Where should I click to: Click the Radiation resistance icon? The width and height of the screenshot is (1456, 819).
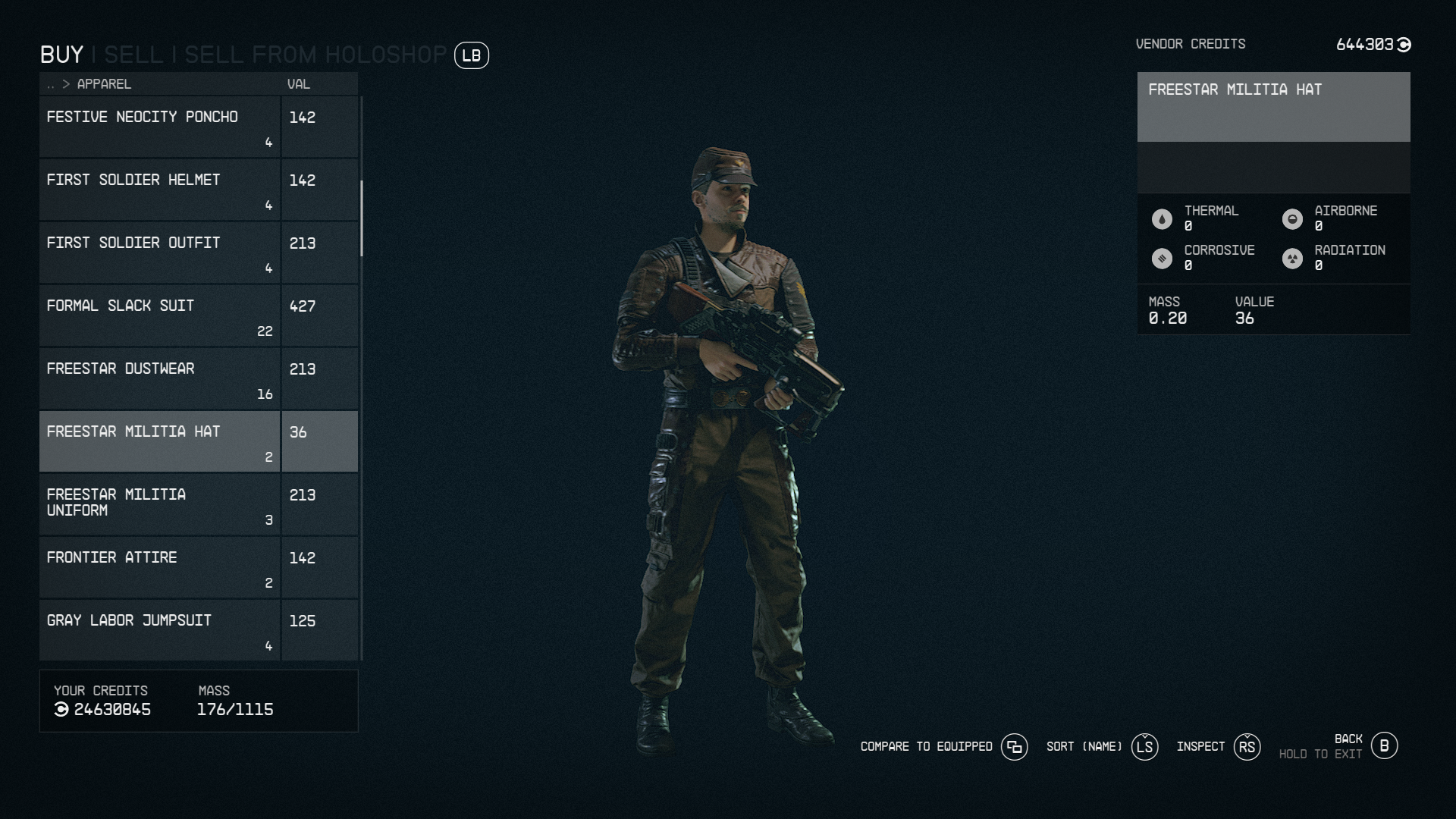[x=1293, y=257]
